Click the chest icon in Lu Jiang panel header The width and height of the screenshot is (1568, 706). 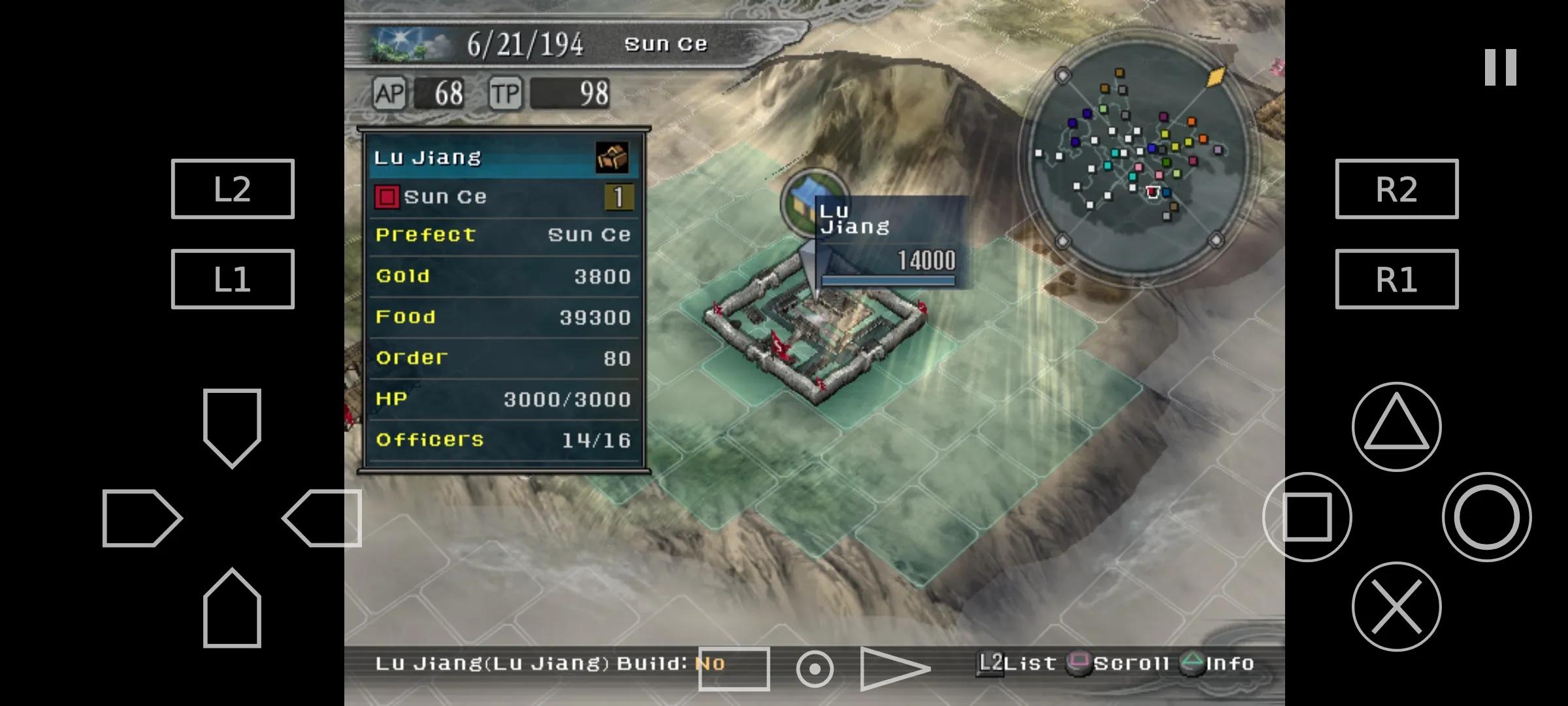(612, 158)
